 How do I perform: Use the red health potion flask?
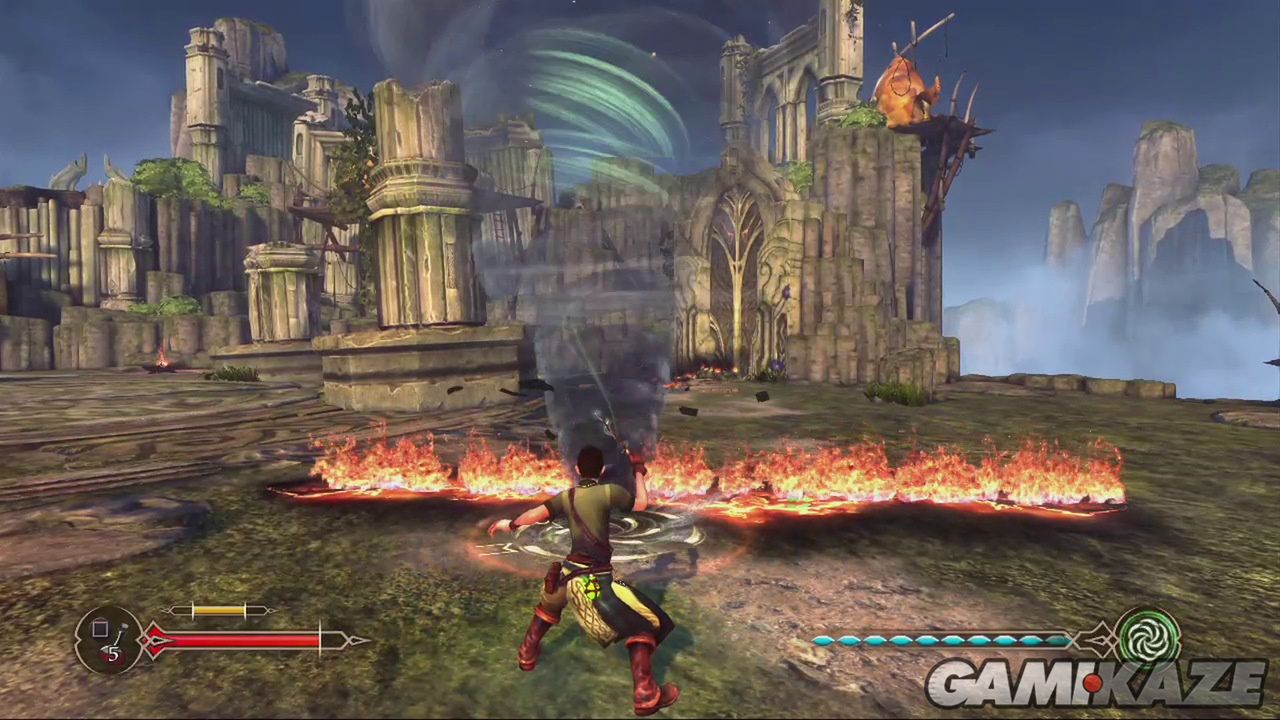click(111, 640)
